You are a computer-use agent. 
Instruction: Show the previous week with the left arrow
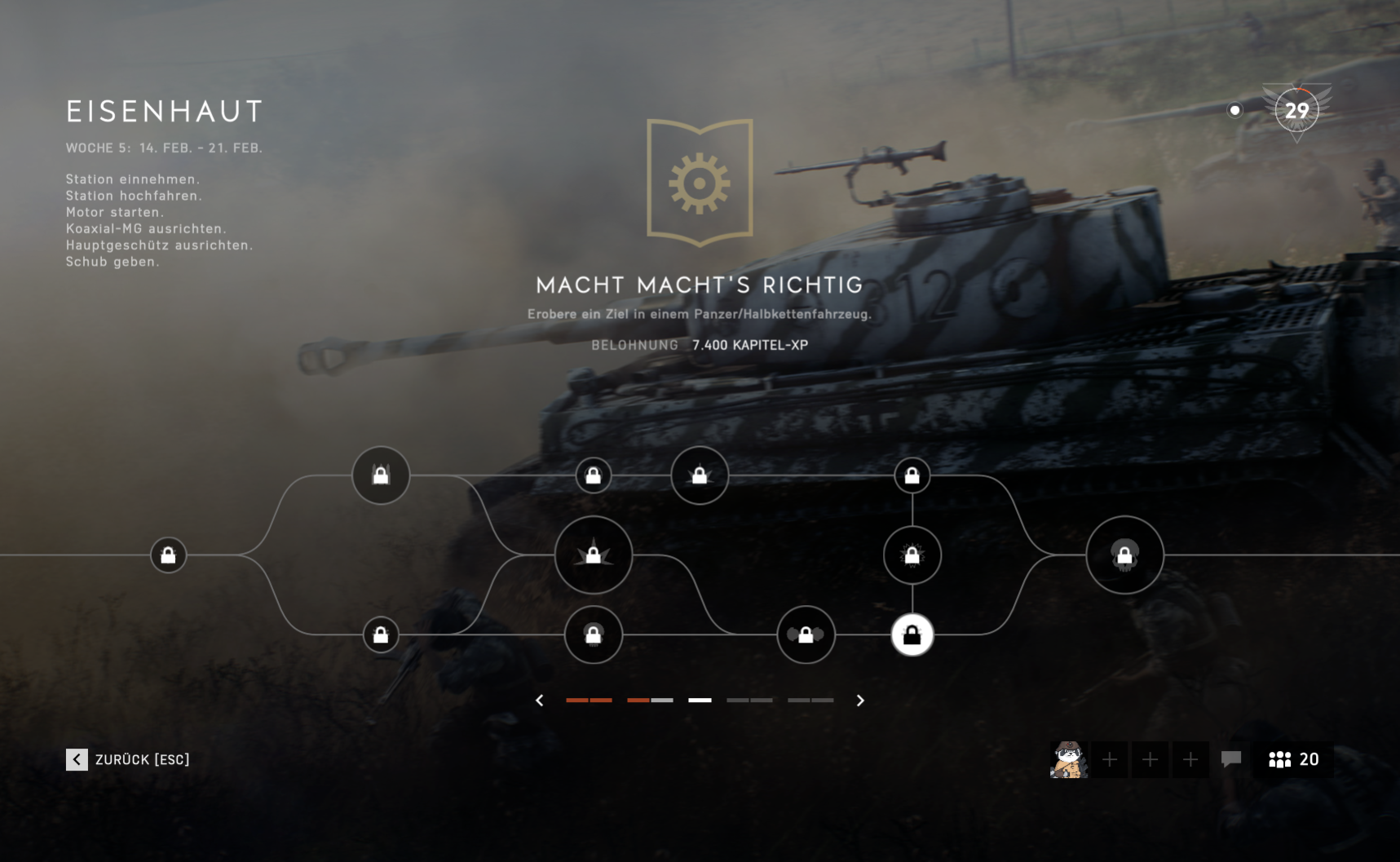click(540, 701)
